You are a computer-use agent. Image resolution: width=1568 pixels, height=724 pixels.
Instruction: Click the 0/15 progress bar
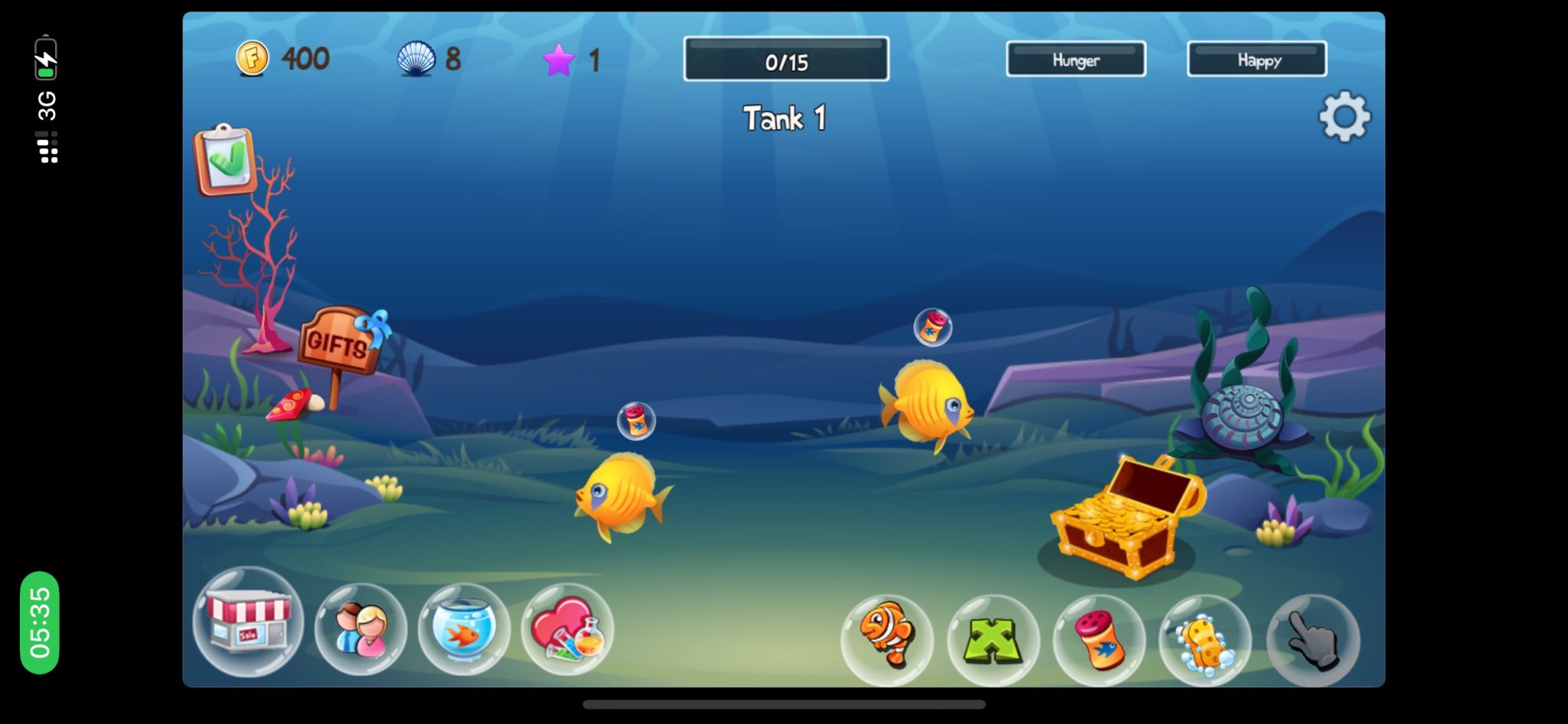point(785,59)
